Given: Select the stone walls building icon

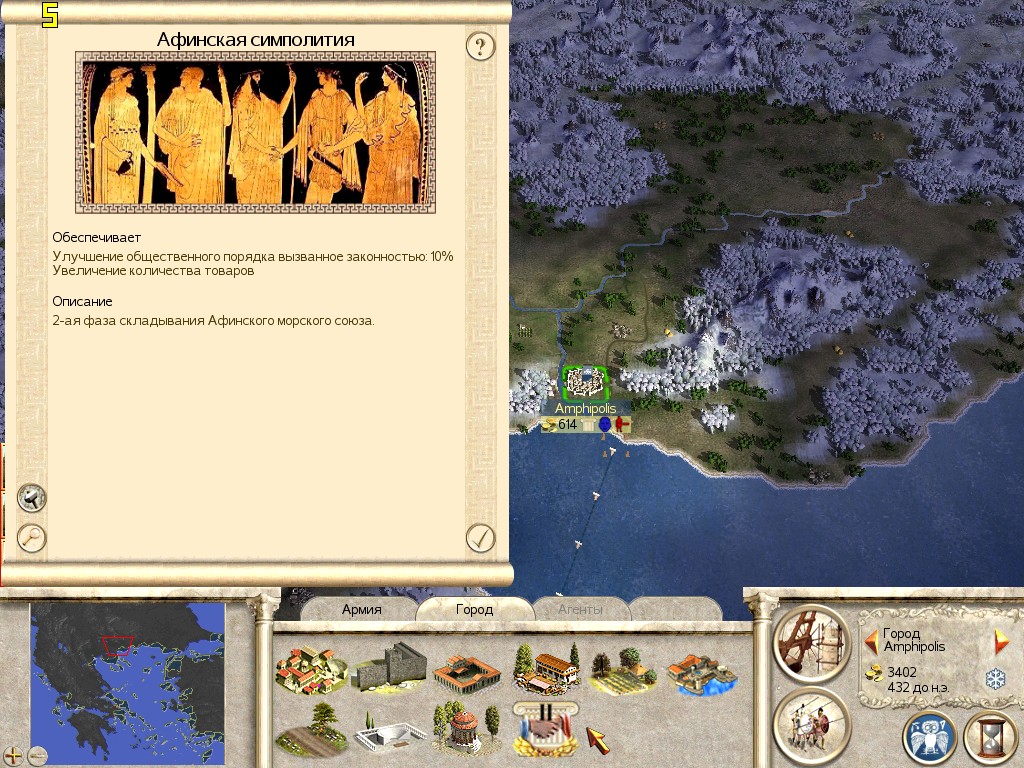Looking at the screenshot, I should [388, 667].
